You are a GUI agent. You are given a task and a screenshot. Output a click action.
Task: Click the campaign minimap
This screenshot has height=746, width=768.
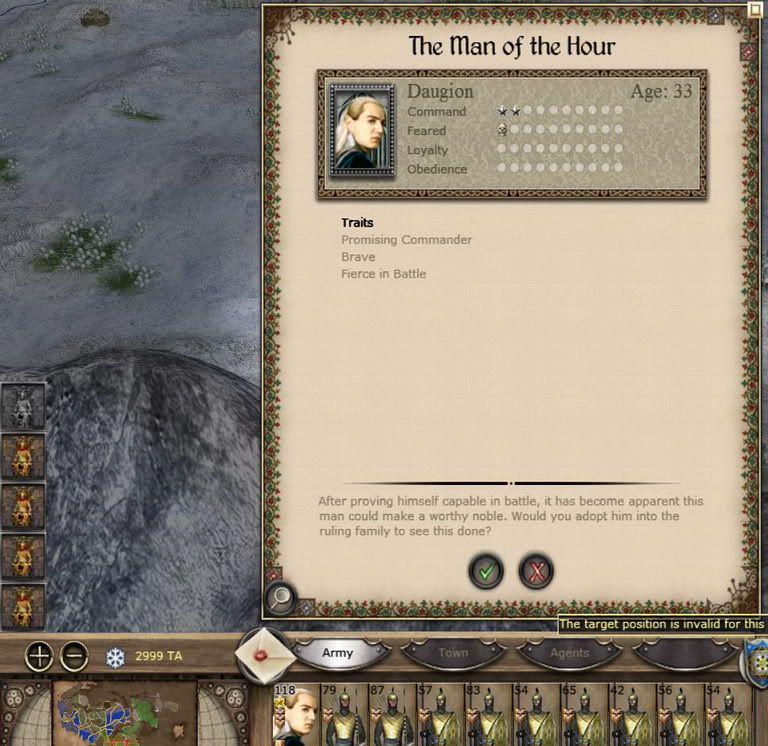[123, 714]
